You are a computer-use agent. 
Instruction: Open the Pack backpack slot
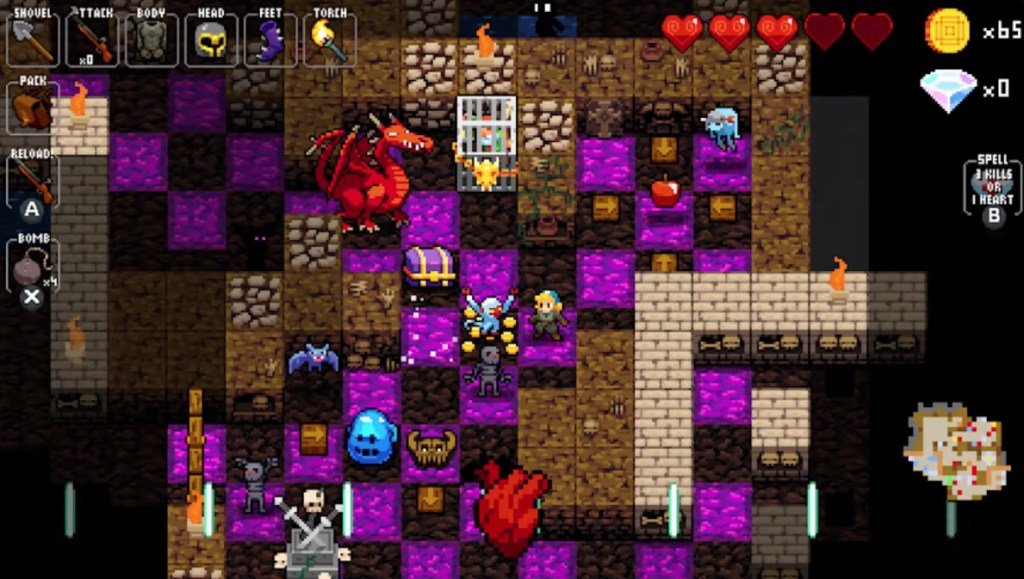pyautogui.click(x=33, y=106)
